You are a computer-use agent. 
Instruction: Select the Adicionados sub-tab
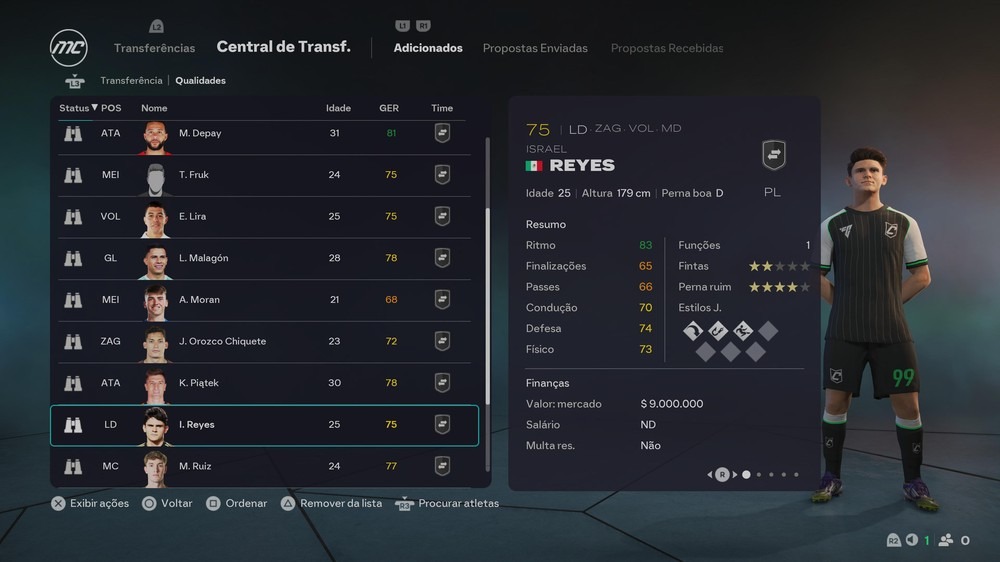(428, 48)
